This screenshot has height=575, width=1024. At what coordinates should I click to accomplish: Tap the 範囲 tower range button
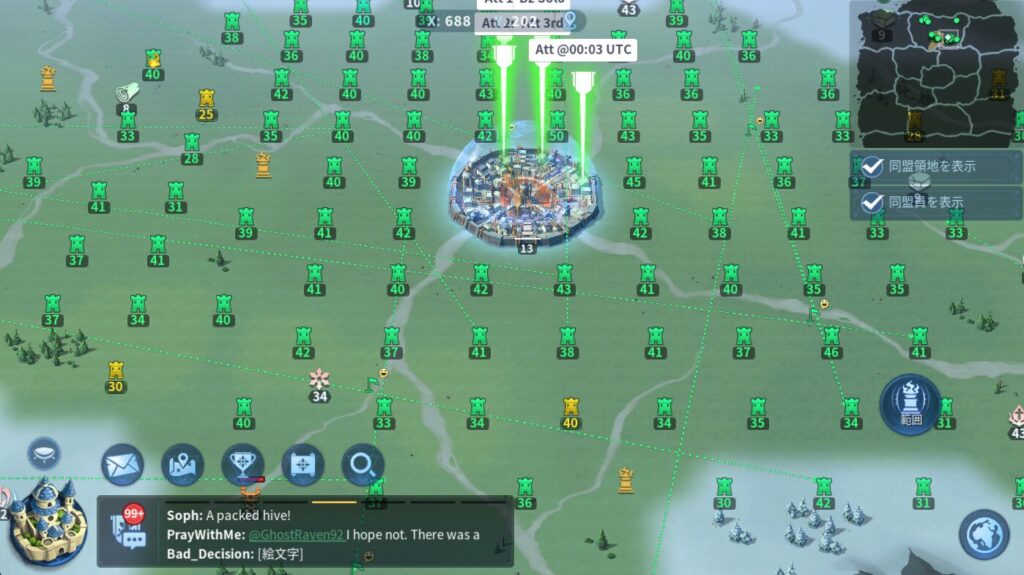coord(909,404)
